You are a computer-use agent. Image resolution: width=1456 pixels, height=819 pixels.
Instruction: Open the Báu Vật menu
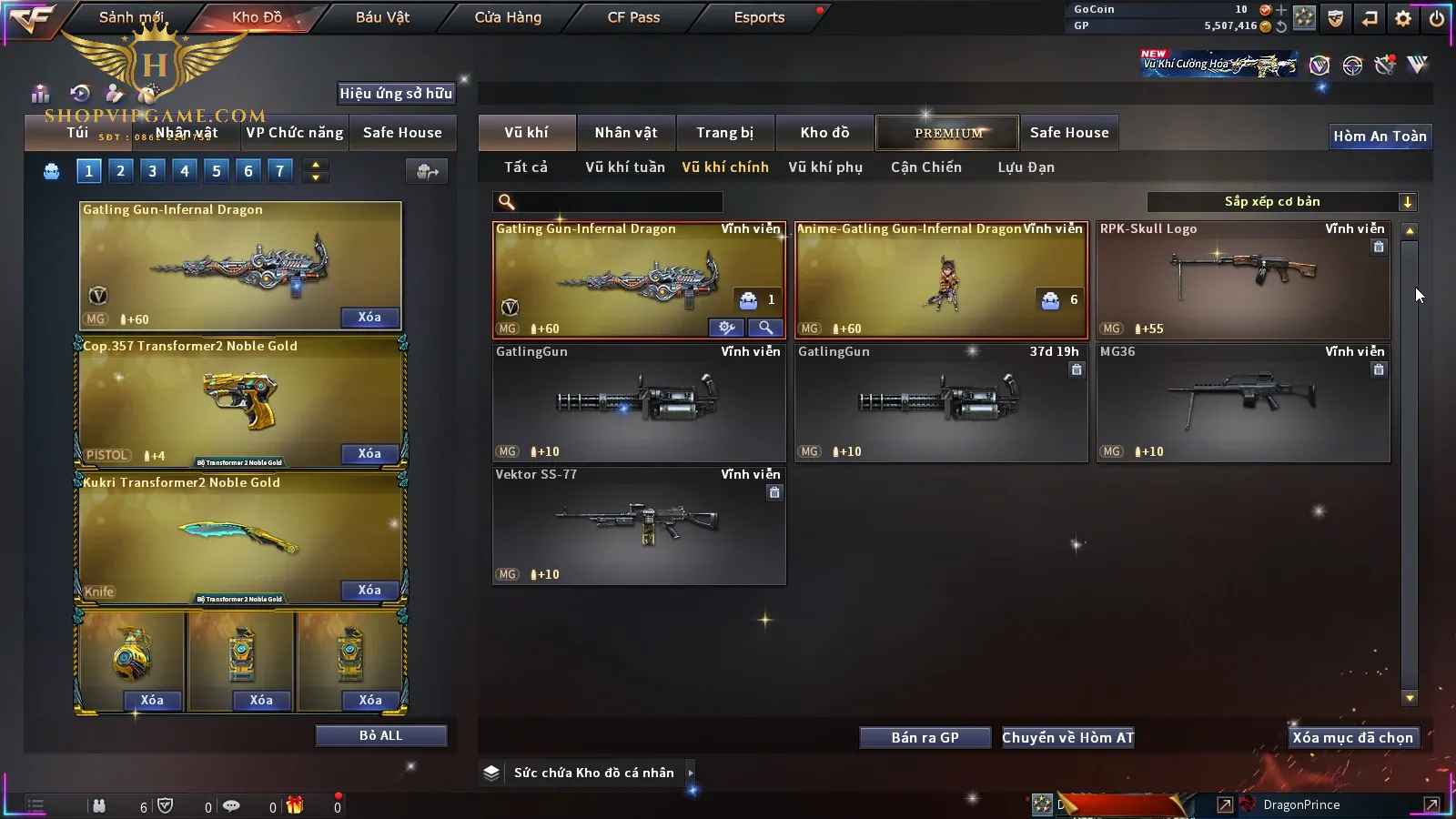click(382, 17)
